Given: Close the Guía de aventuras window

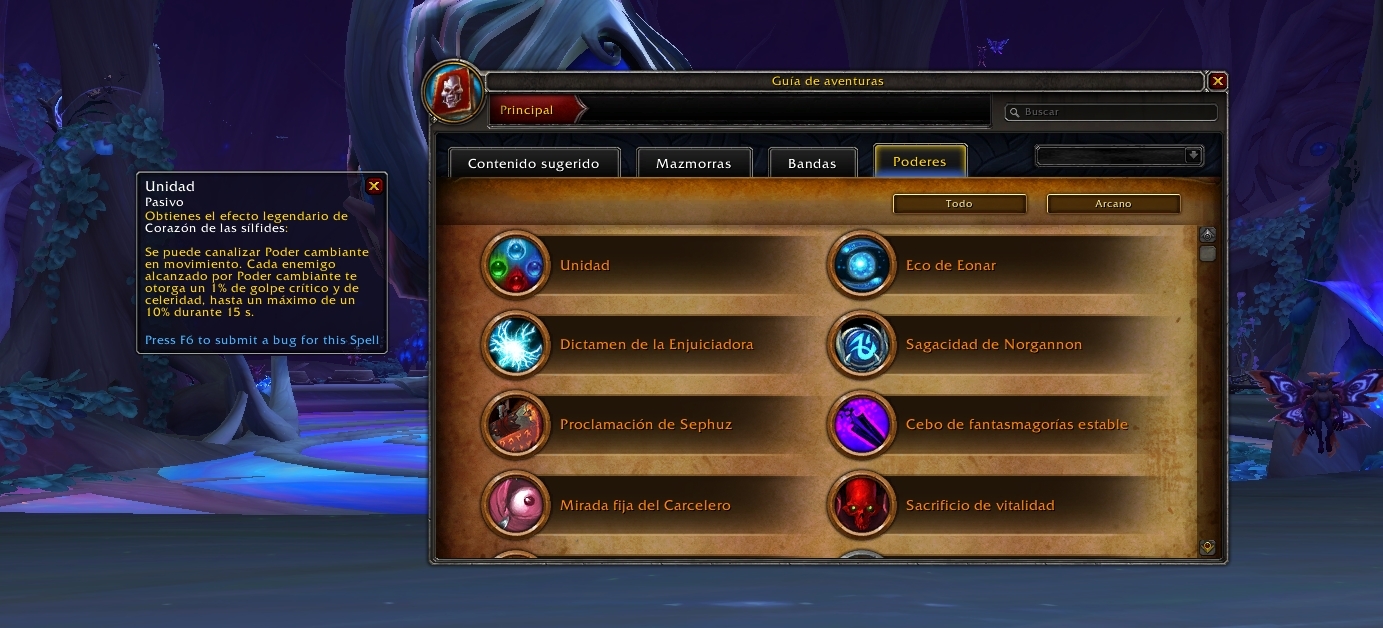Looking at the screenshot, I should [x=1217, y=81].
